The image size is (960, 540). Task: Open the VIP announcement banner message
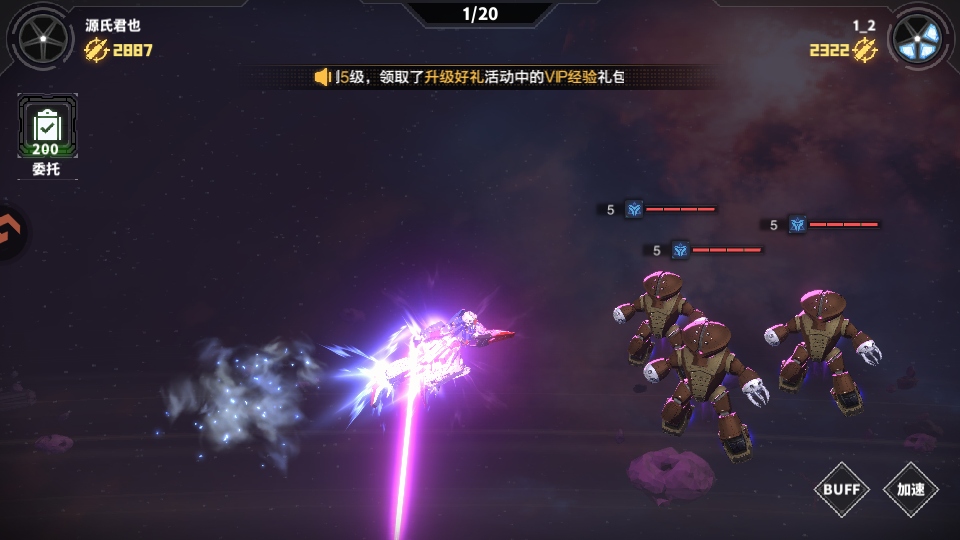point(480,77)
